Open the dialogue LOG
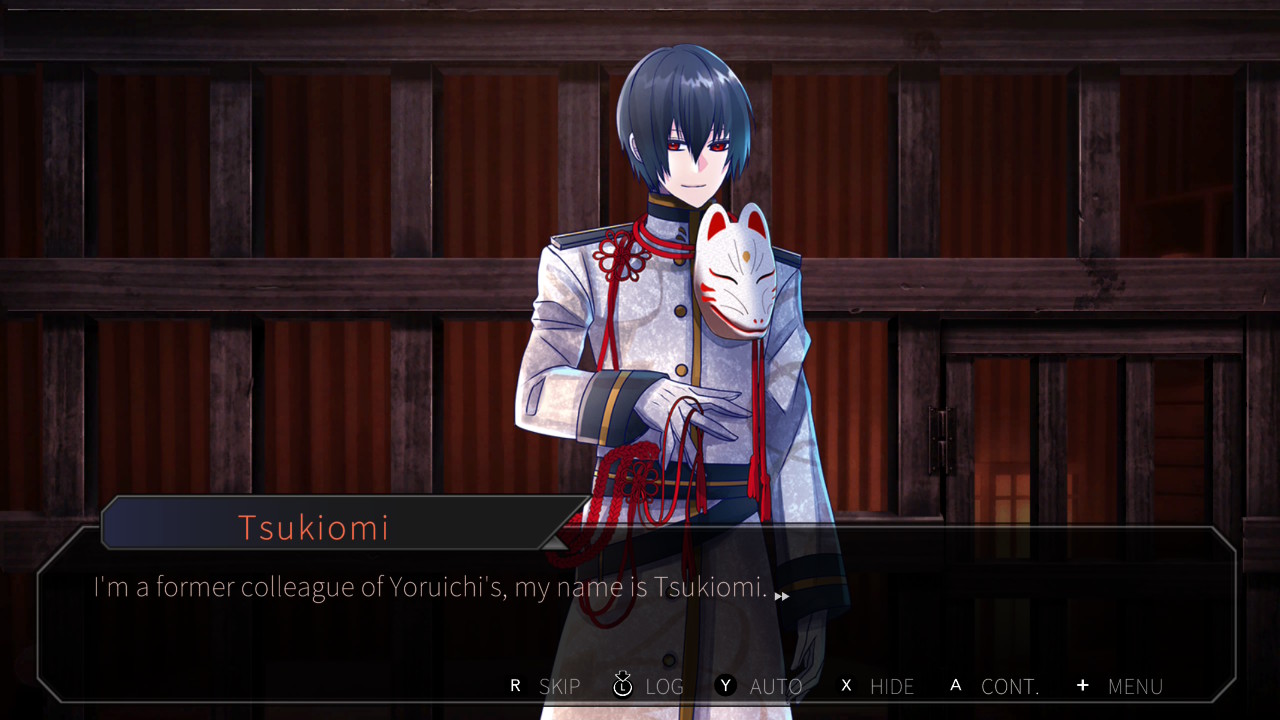The image size is (1280, 720). pos(649,686)
